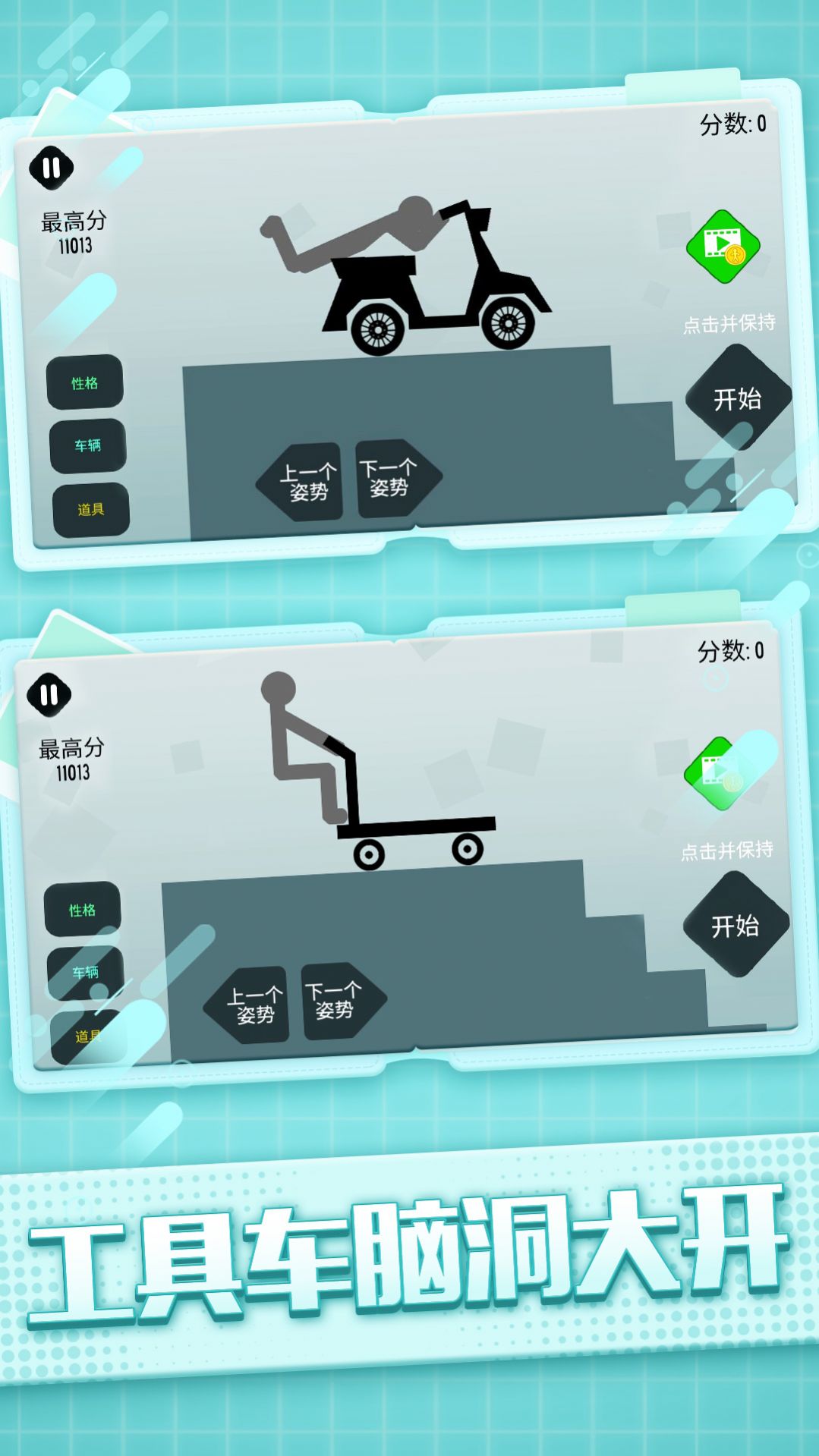The height and width of the screenshot is (1456, 819).
Task: Select 上一个姿势 under the hand-cart
Action: point(250,1005)
